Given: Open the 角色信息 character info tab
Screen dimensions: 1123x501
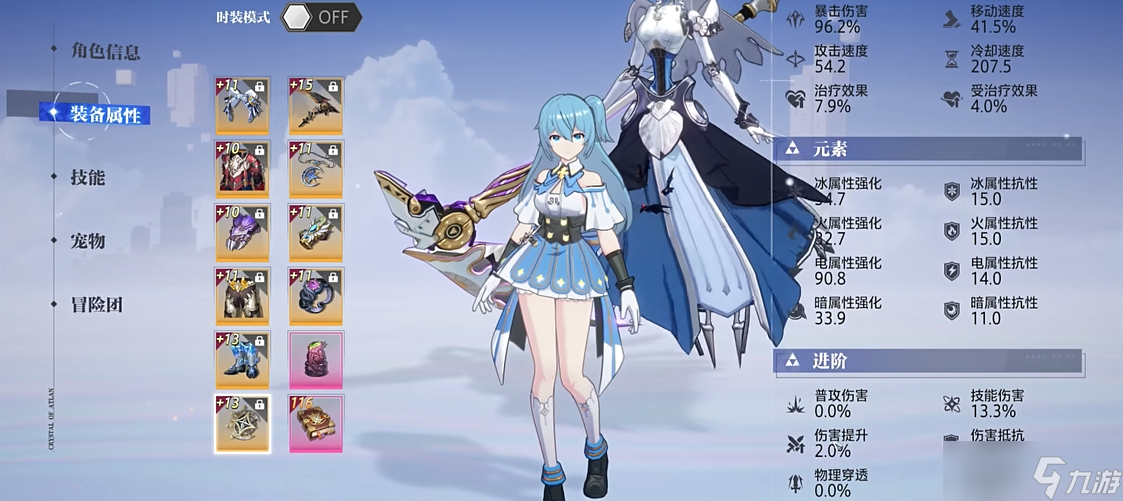Looking at the screenshot, I should click(104, 50).
